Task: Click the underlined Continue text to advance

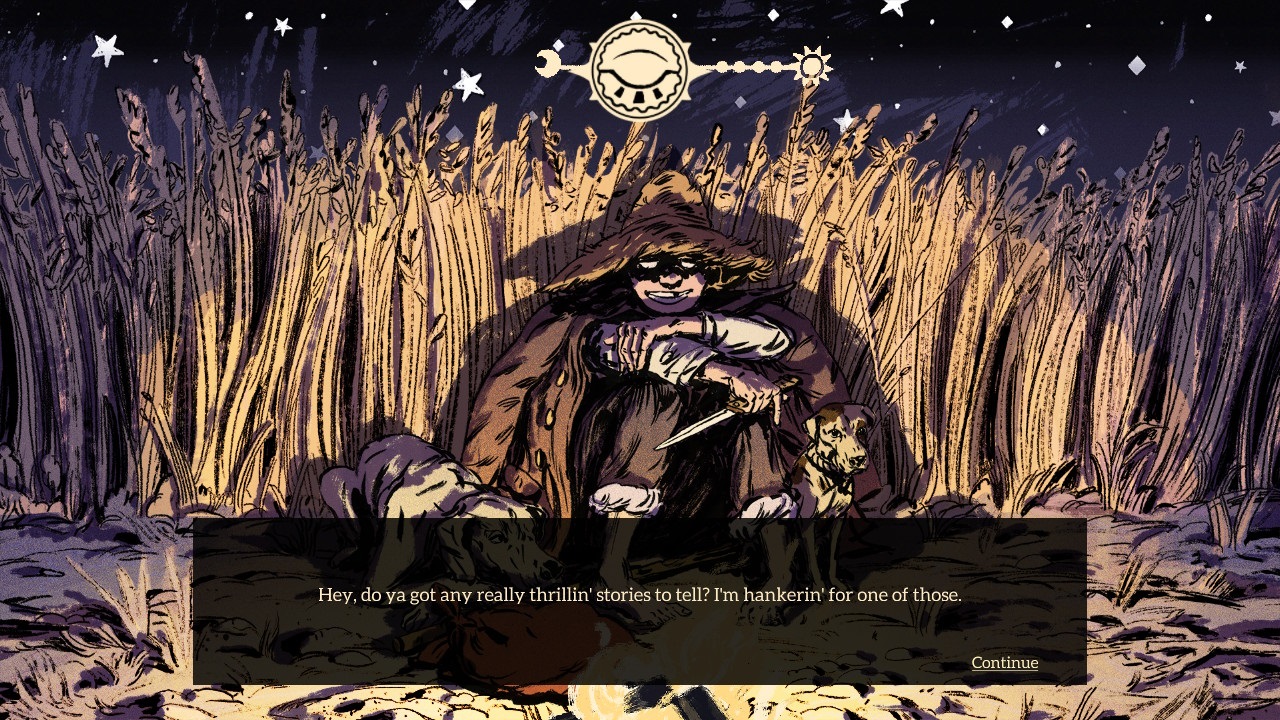Action: [1004, 662]
